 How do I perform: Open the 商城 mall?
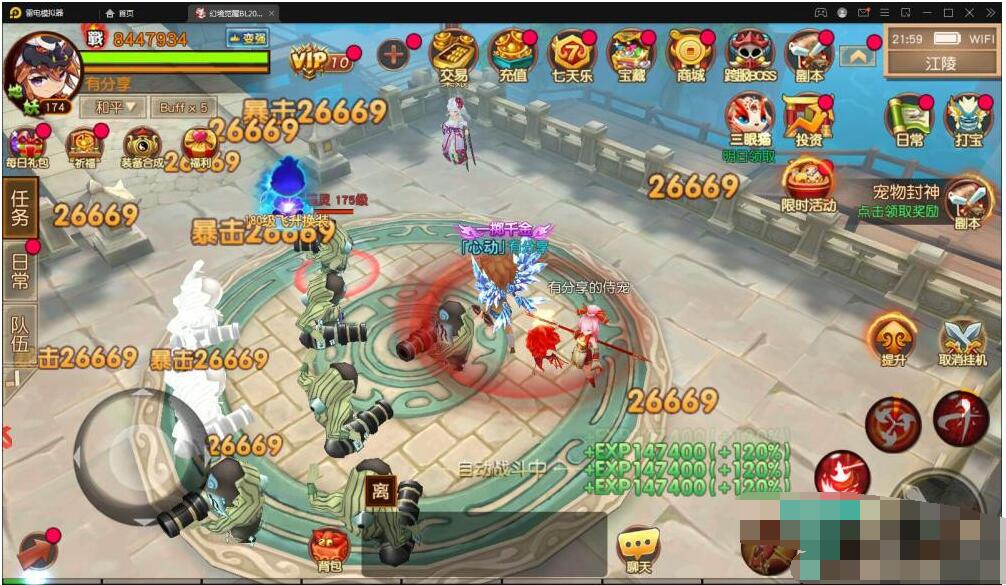pos(690,54)
